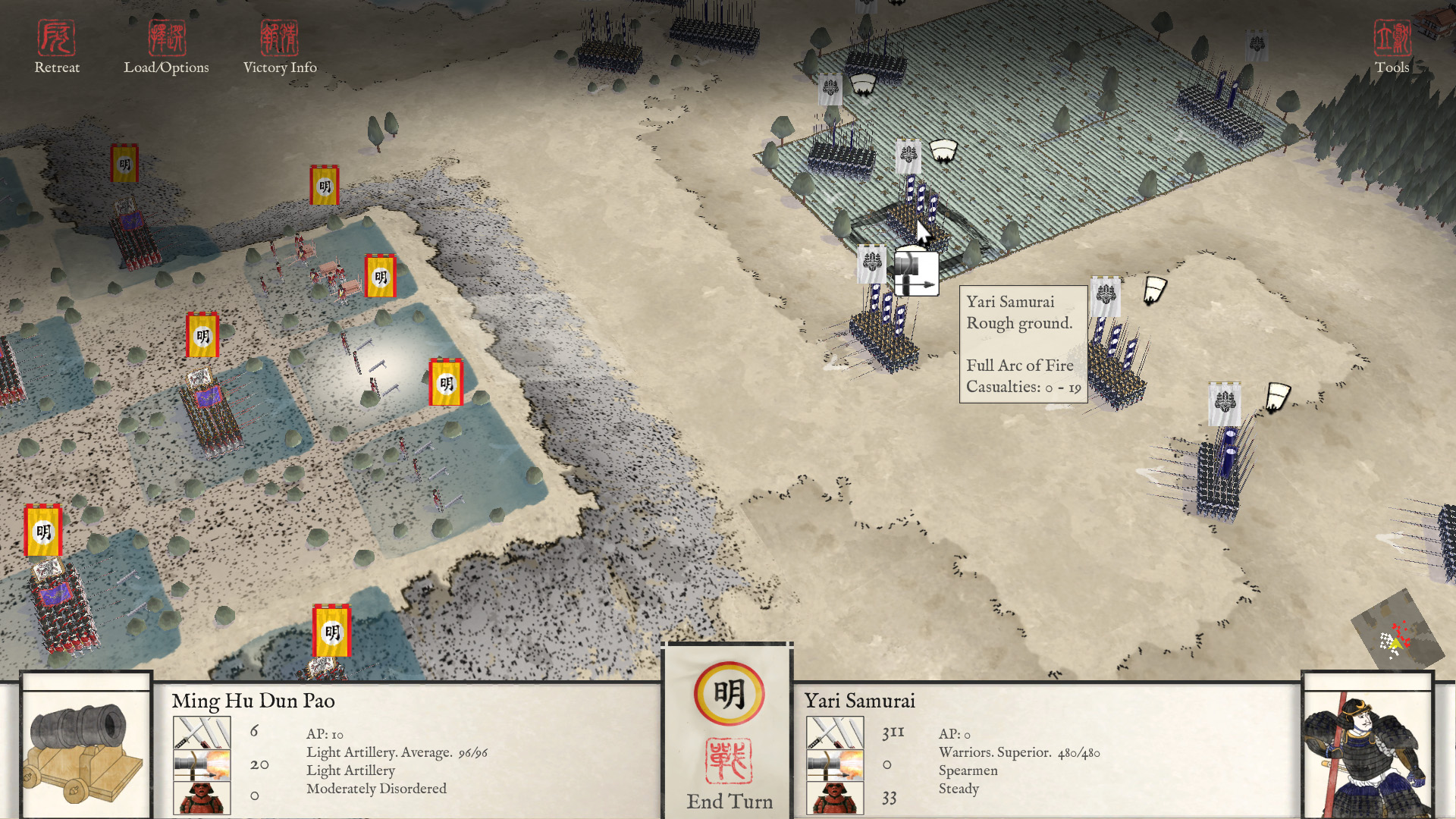Click the Yari Samurai casualties tooltip box
The width and height of the screenshot is (1456, 819).
(x=1023, y=345)
